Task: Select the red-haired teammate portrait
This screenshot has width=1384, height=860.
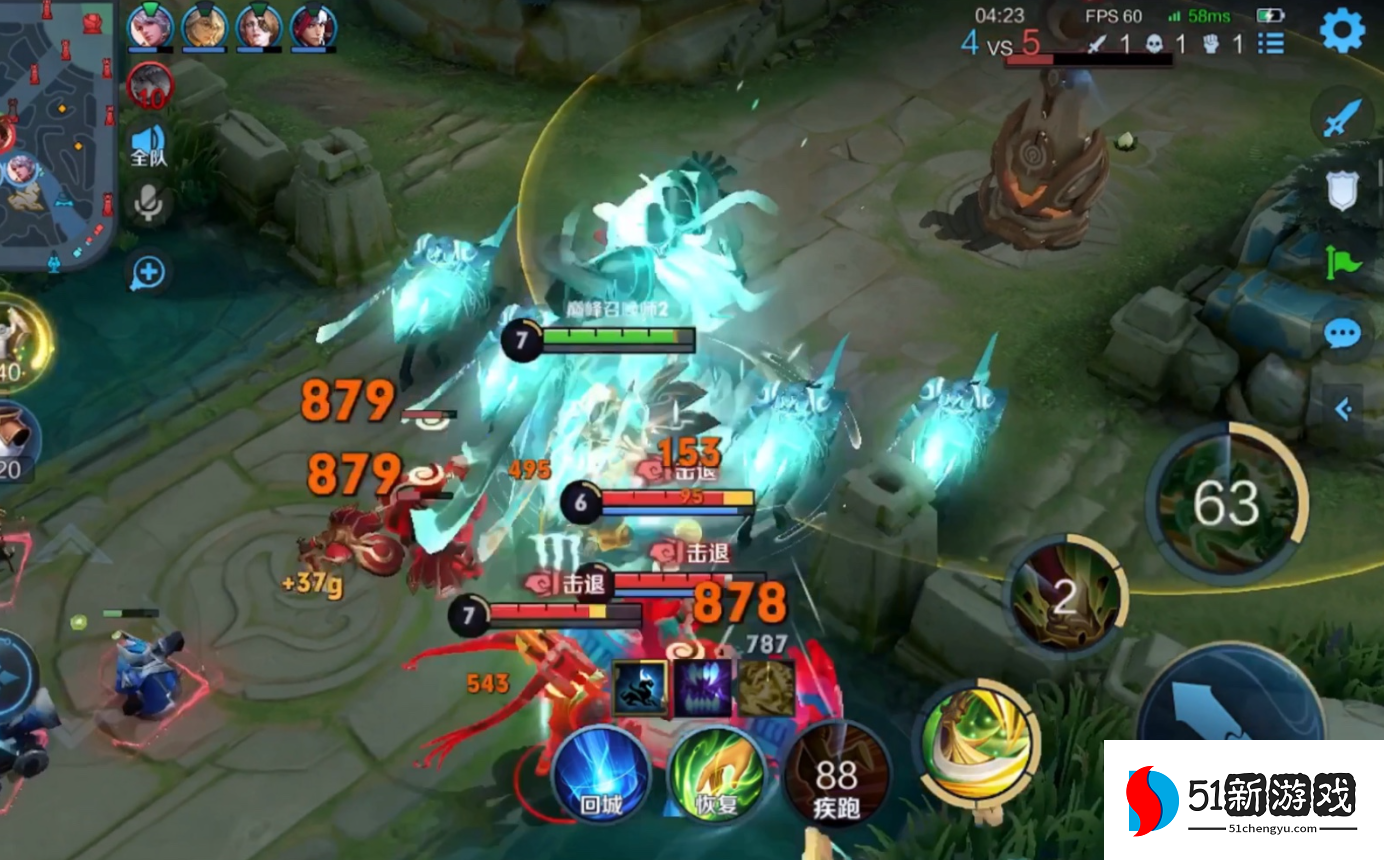Action: (x=313, y=26)
